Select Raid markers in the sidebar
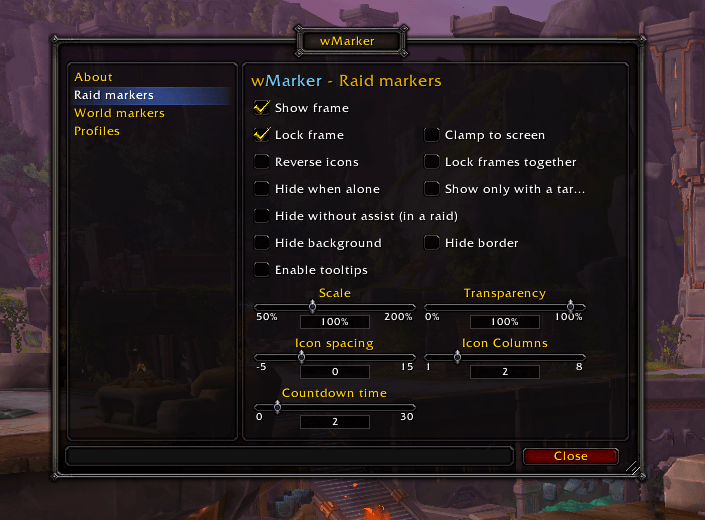Image resolution: width=705 pixels, height=520 pixels. click(x=114, y=95)
